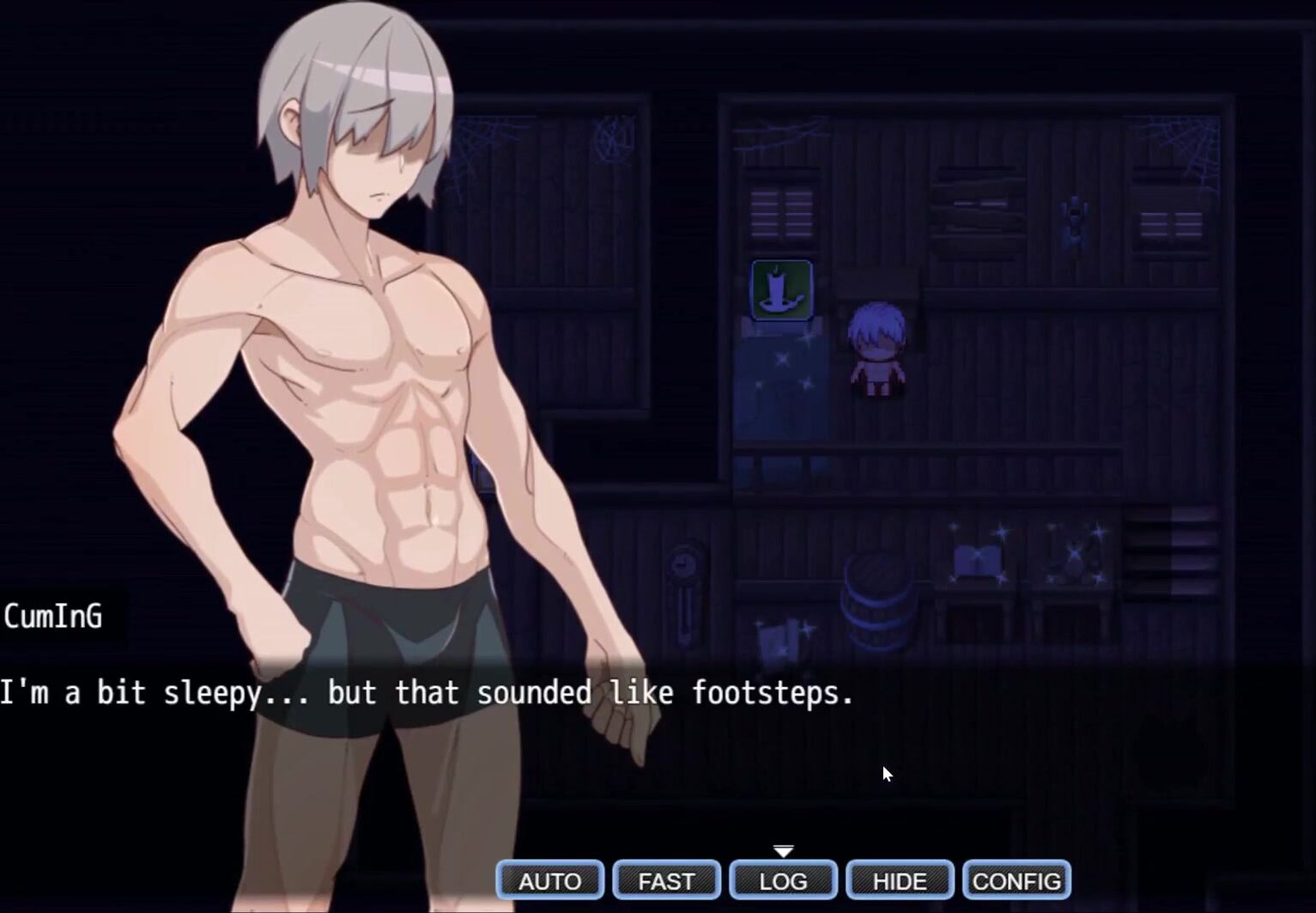Open the dialogue LOG

click(x=783, y=880)
